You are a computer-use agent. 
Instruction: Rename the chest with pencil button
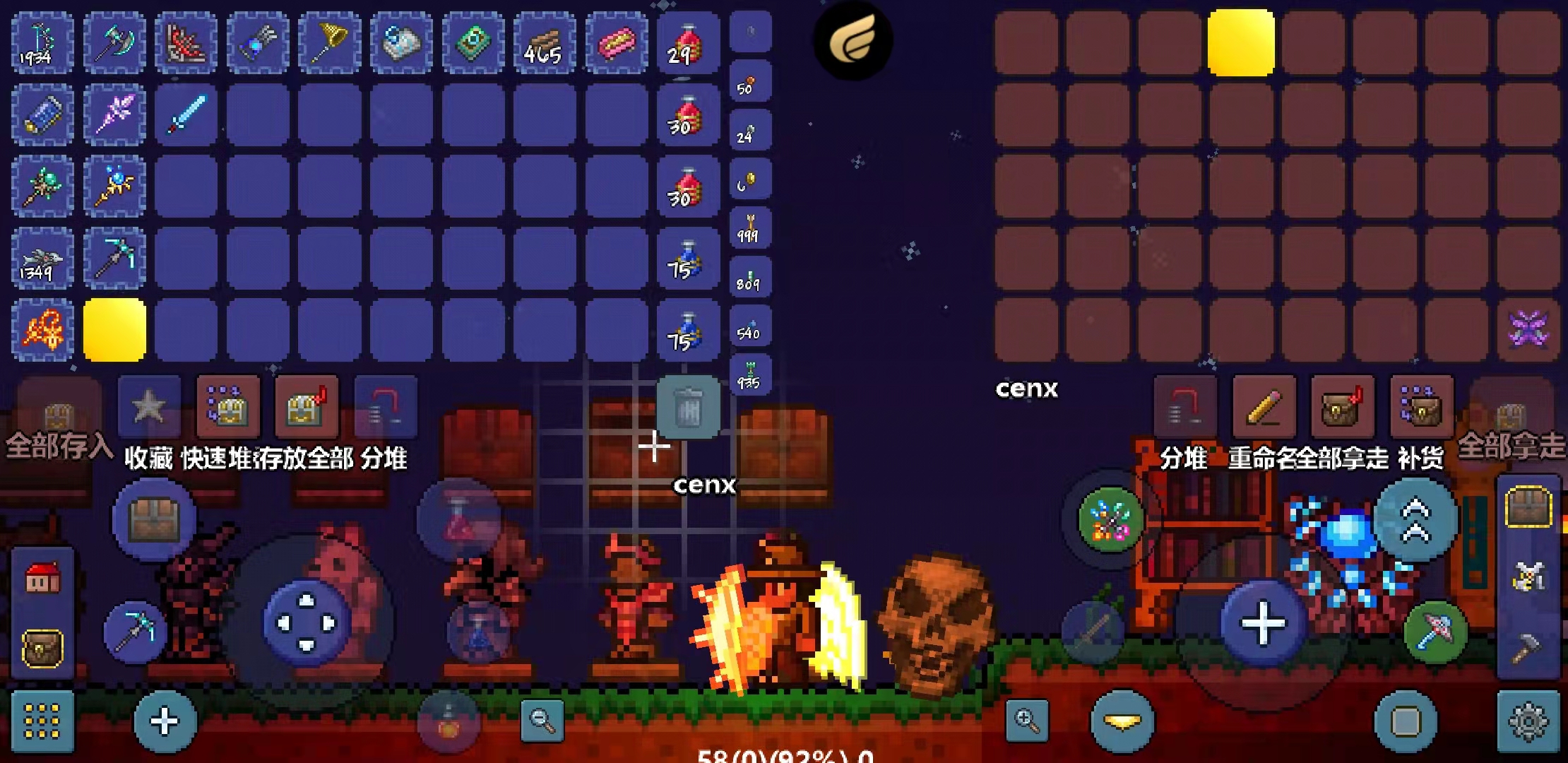[x=1264, y=408]
